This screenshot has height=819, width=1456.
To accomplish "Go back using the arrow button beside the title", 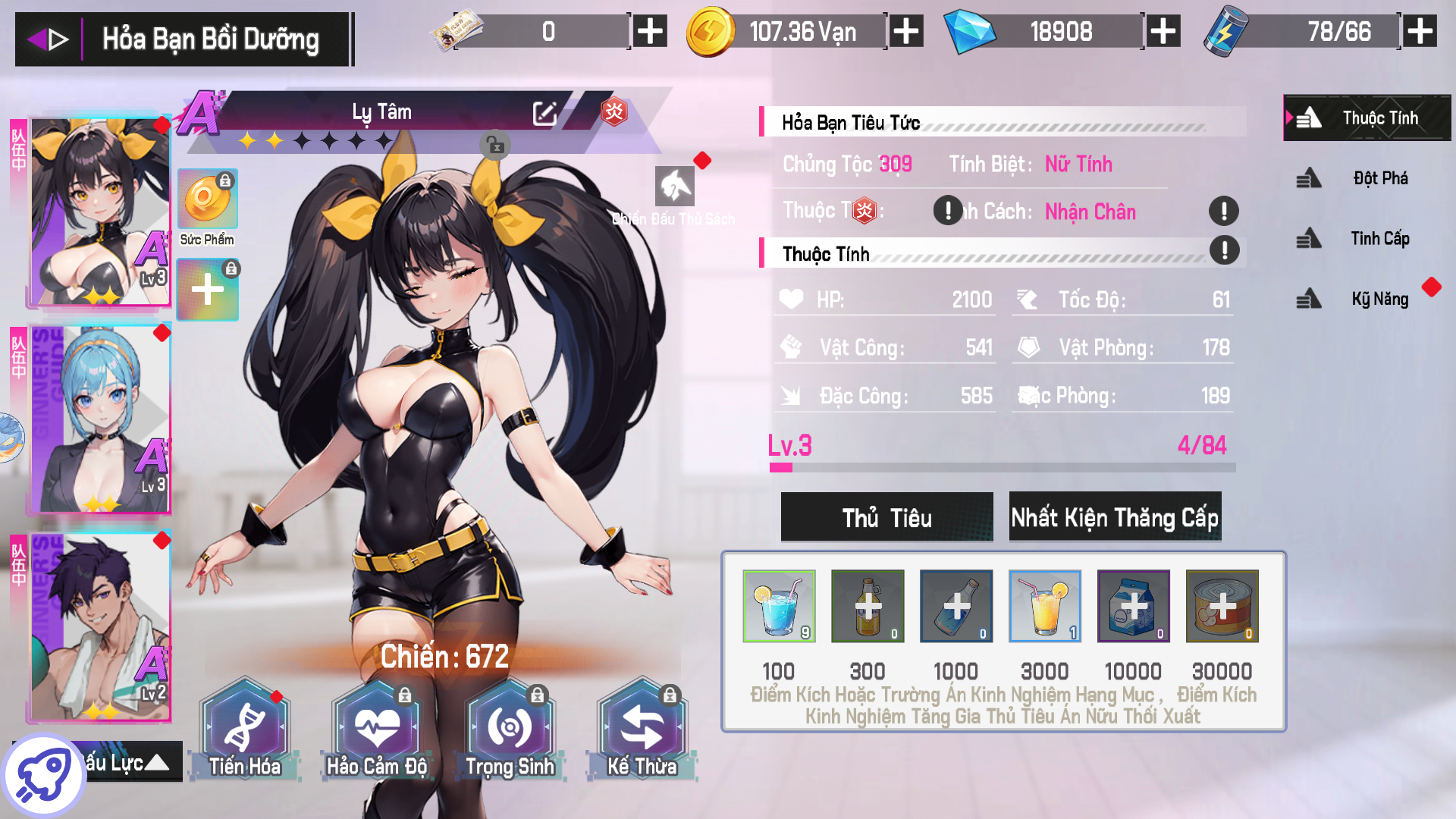I will point(48,39).
